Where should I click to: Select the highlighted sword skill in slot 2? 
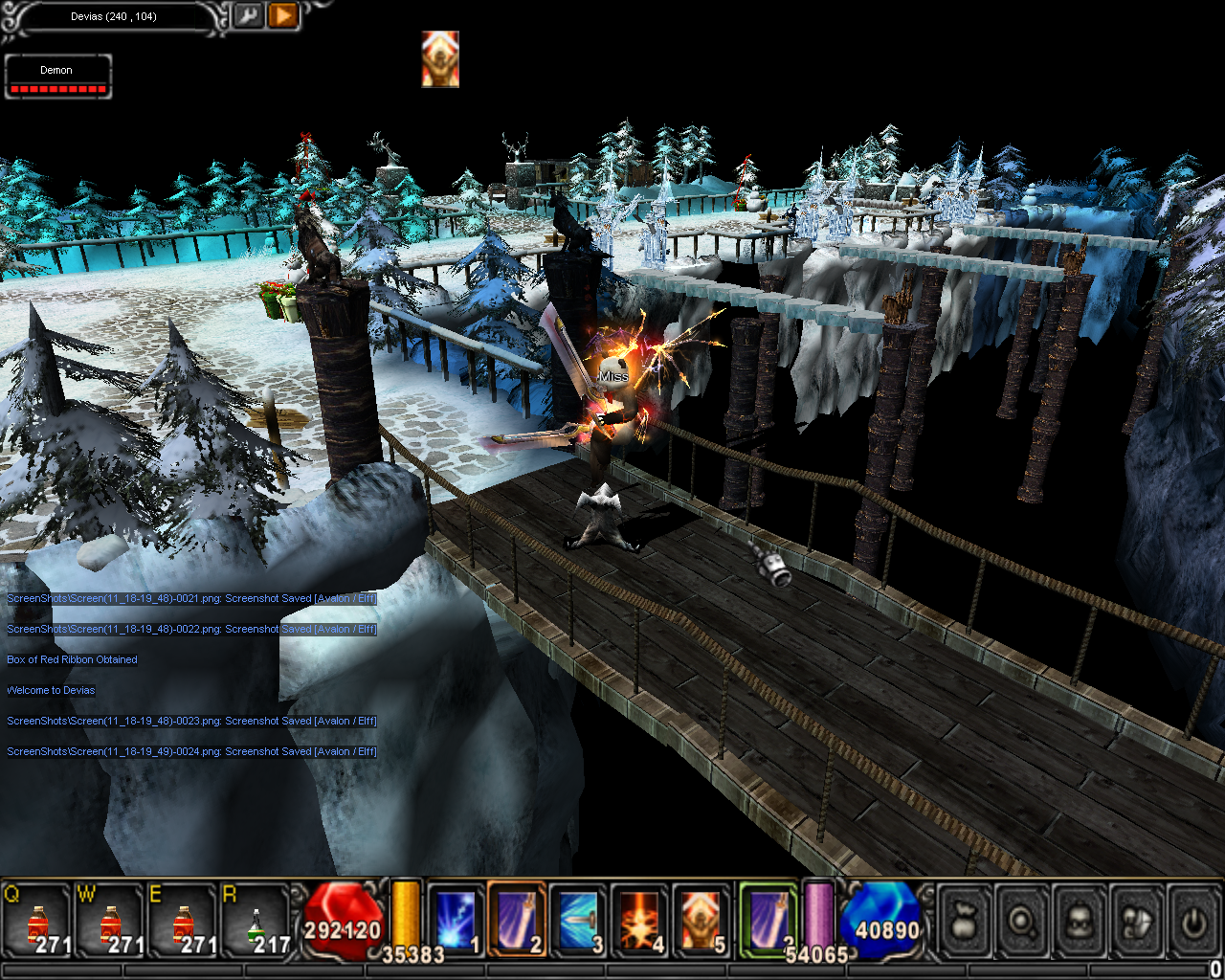[x=517, y=921]
